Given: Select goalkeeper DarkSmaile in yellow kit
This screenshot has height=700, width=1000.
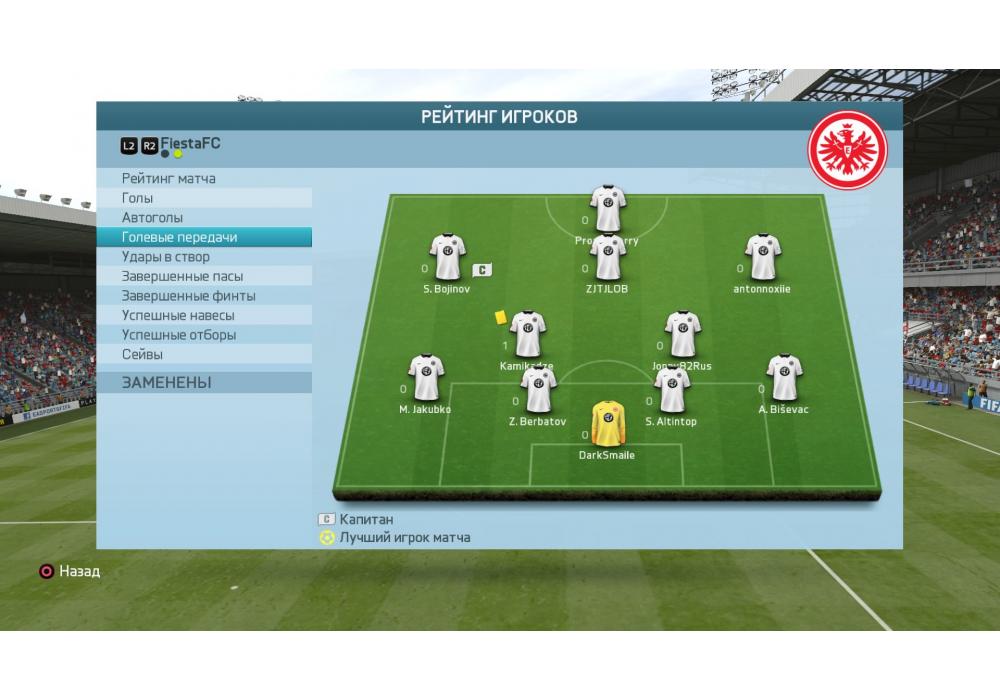Looking at the screenshot, I should tap(606, 424).
